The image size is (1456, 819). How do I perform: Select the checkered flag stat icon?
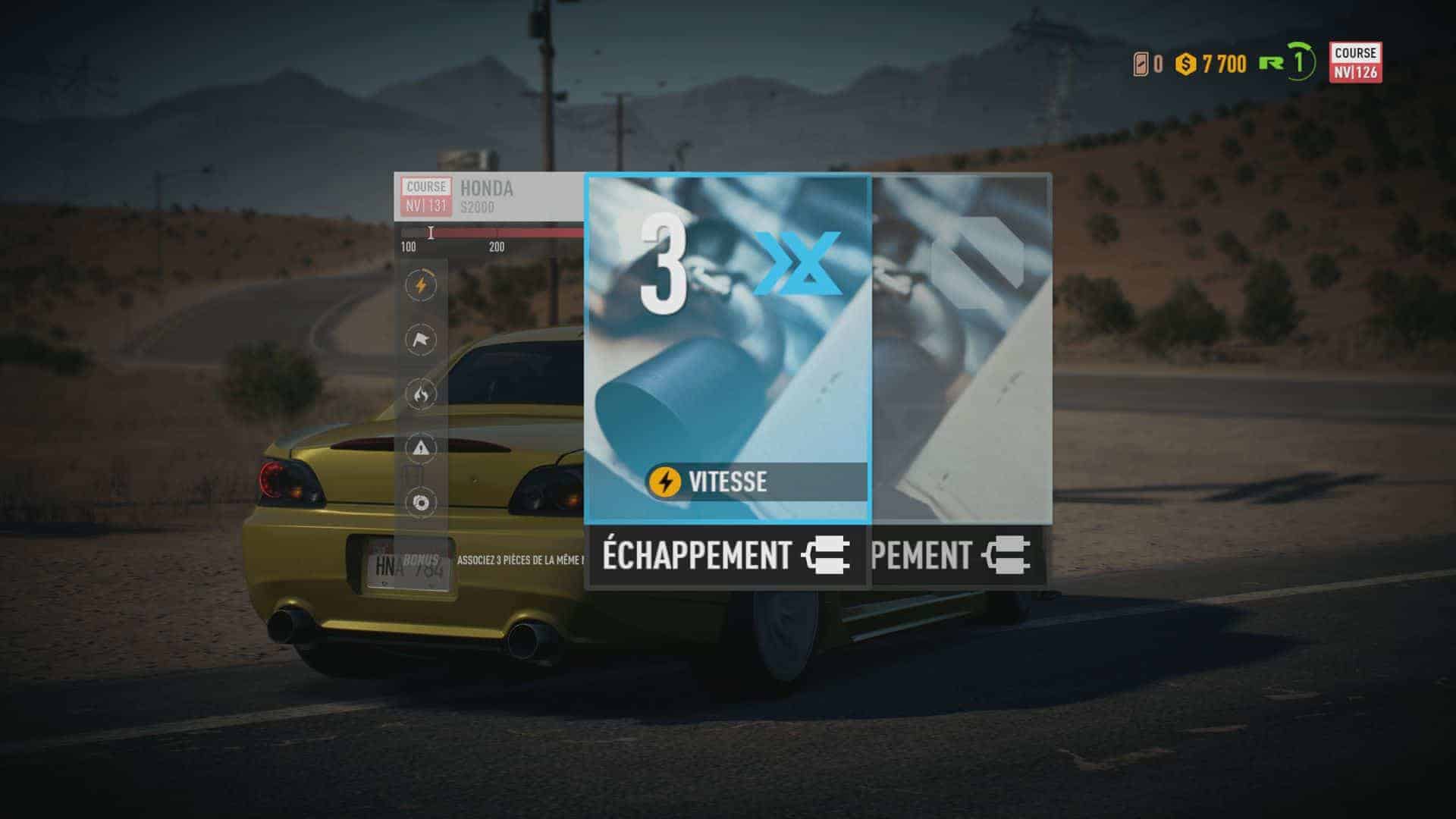tap(421, 340)
